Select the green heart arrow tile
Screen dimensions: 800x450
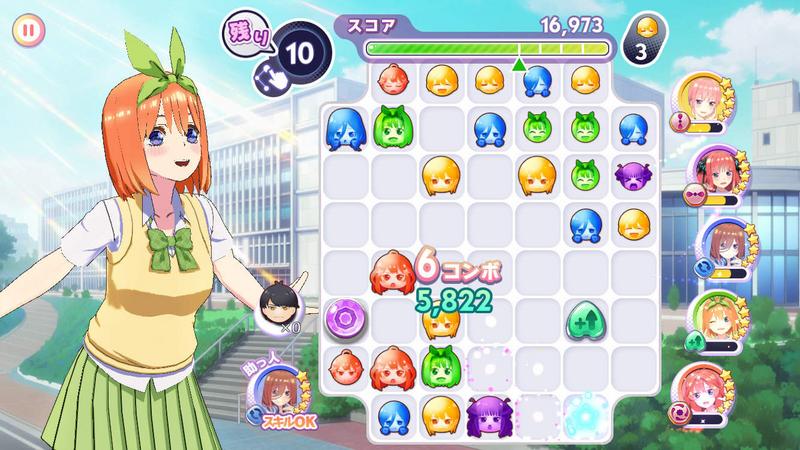584,320
